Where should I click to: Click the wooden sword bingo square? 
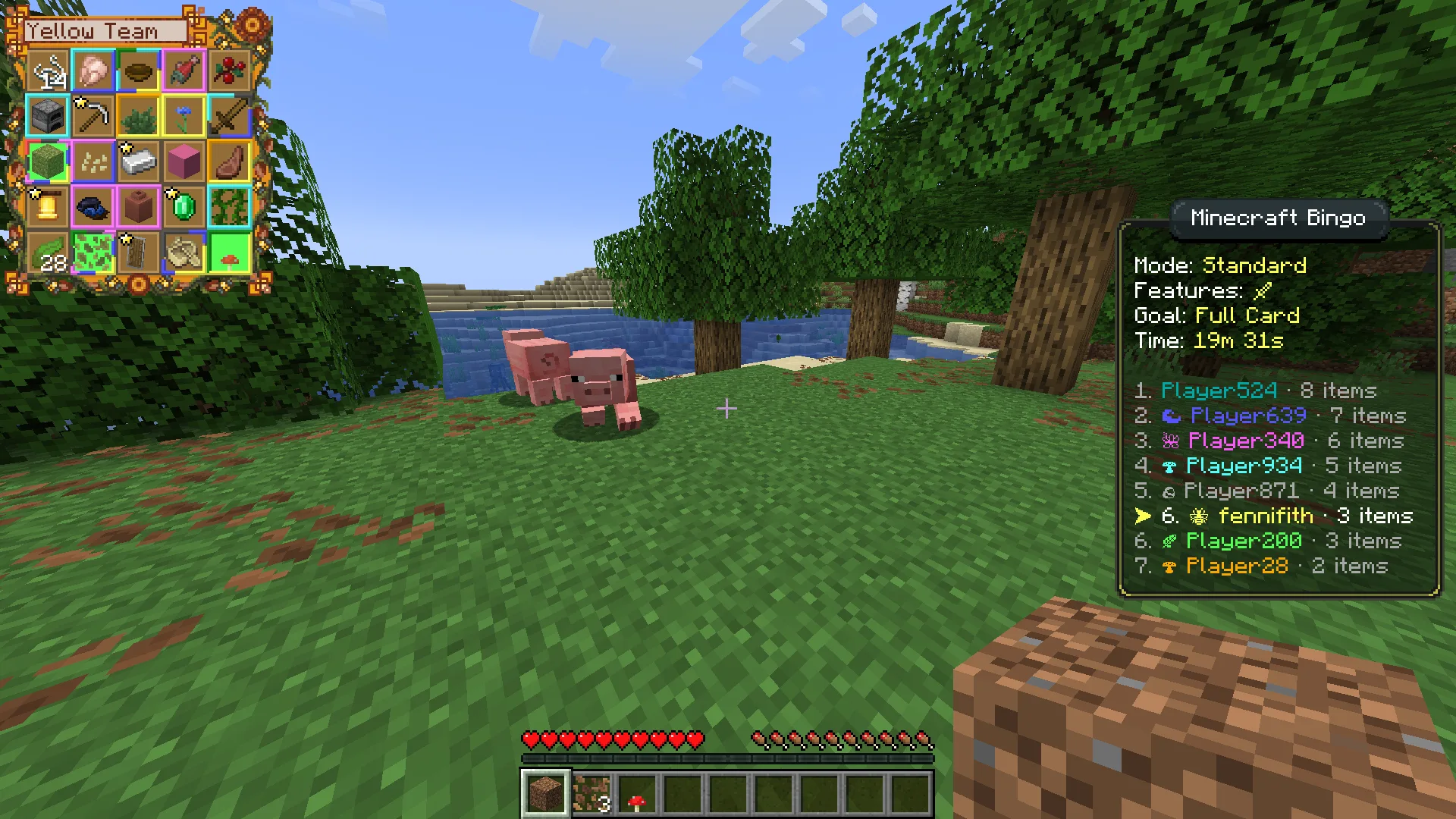231,115
